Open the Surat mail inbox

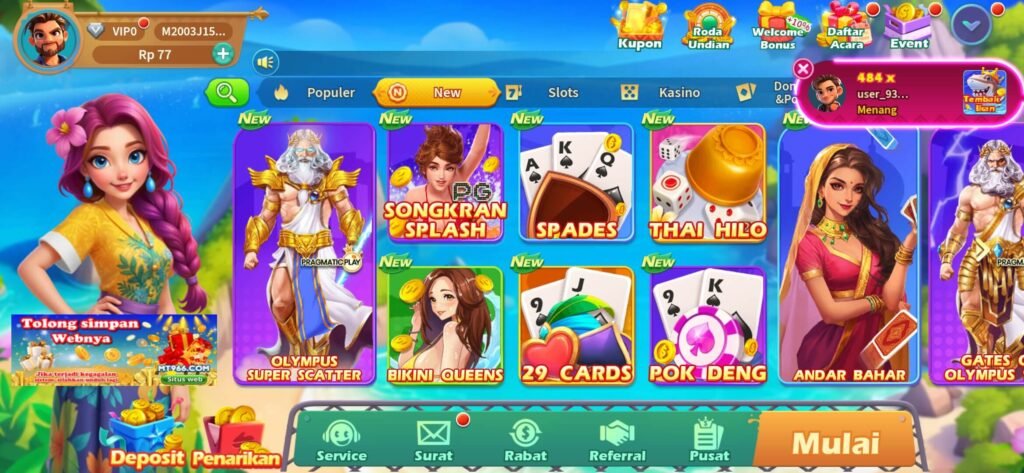pos(433,440)
